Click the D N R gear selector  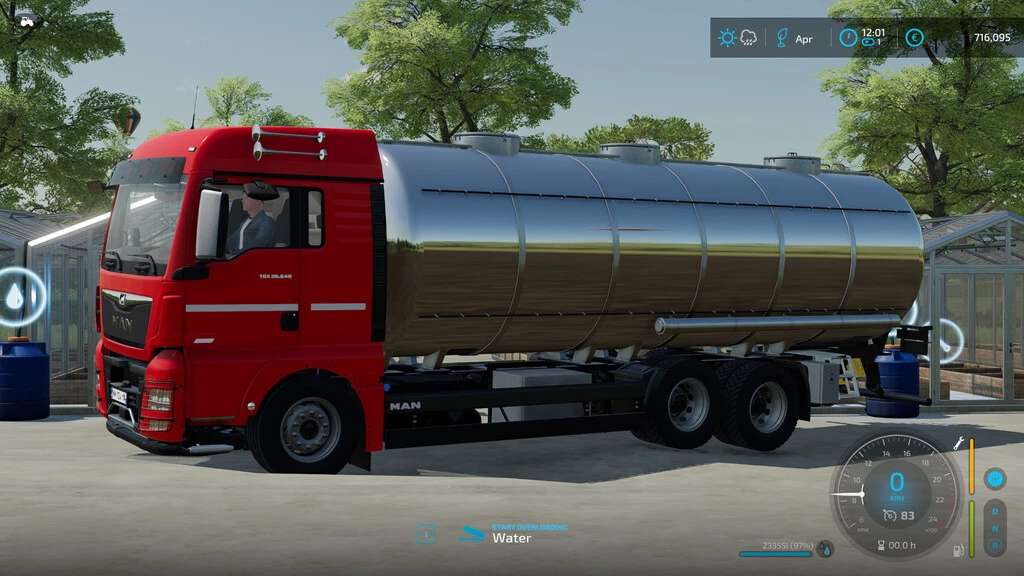click(x=994, y=527)
